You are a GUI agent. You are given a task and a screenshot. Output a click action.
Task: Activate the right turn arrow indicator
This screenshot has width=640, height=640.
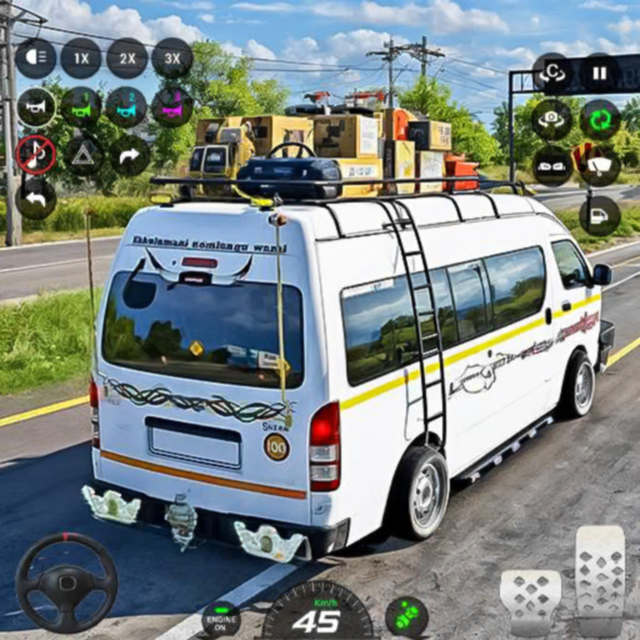click(x=129, y=155)
